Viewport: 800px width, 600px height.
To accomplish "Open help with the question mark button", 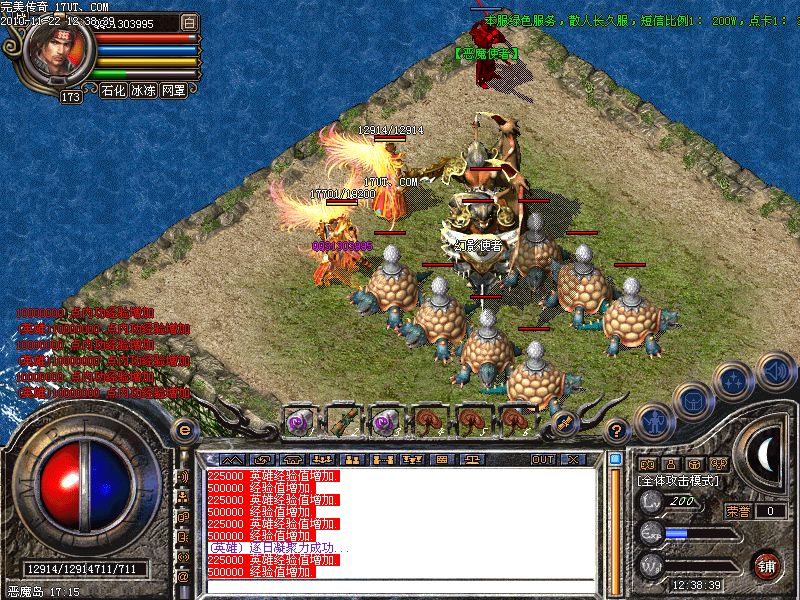I will [x=617, y=431].
